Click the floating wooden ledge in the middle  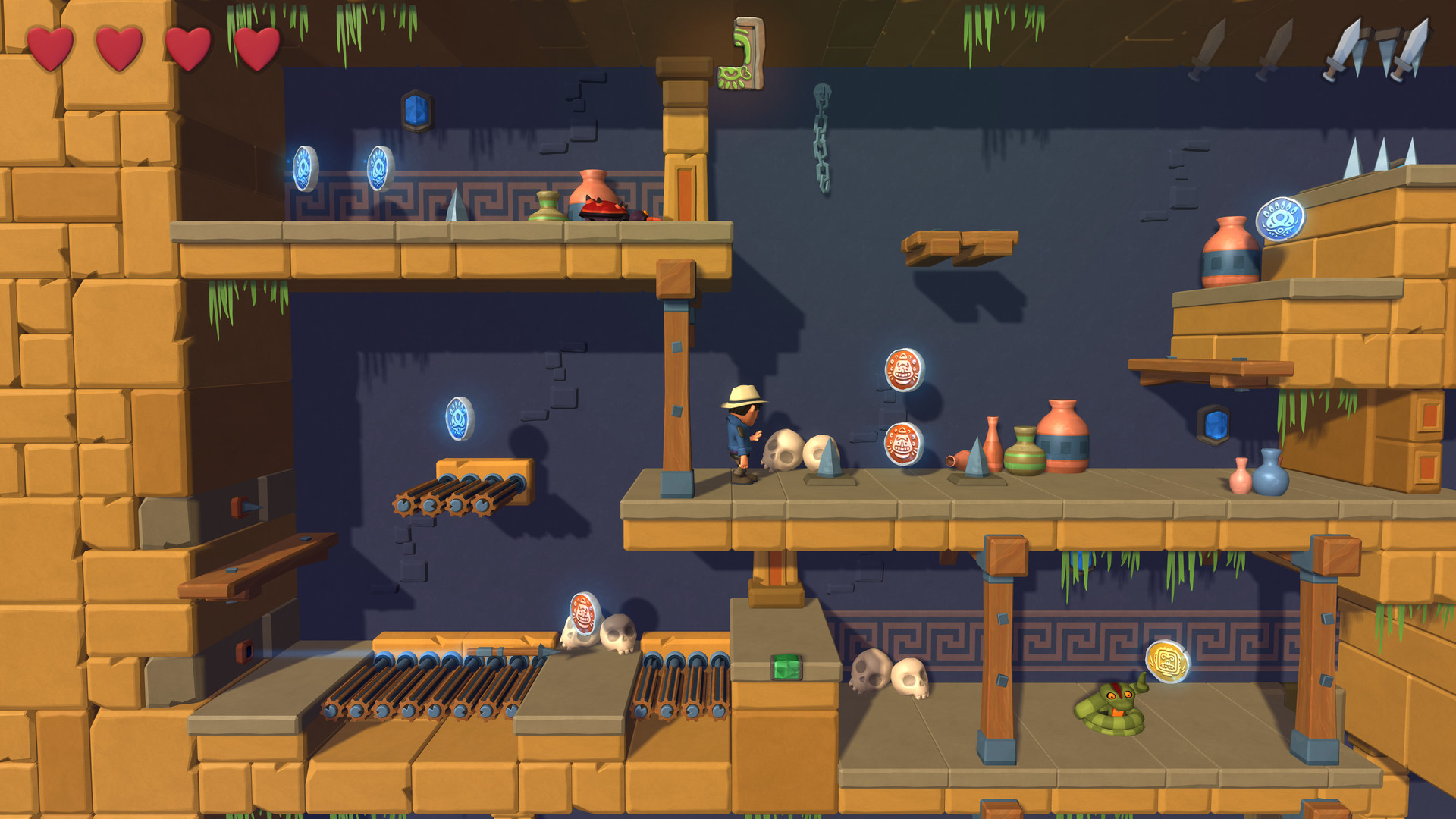point(961,243)
